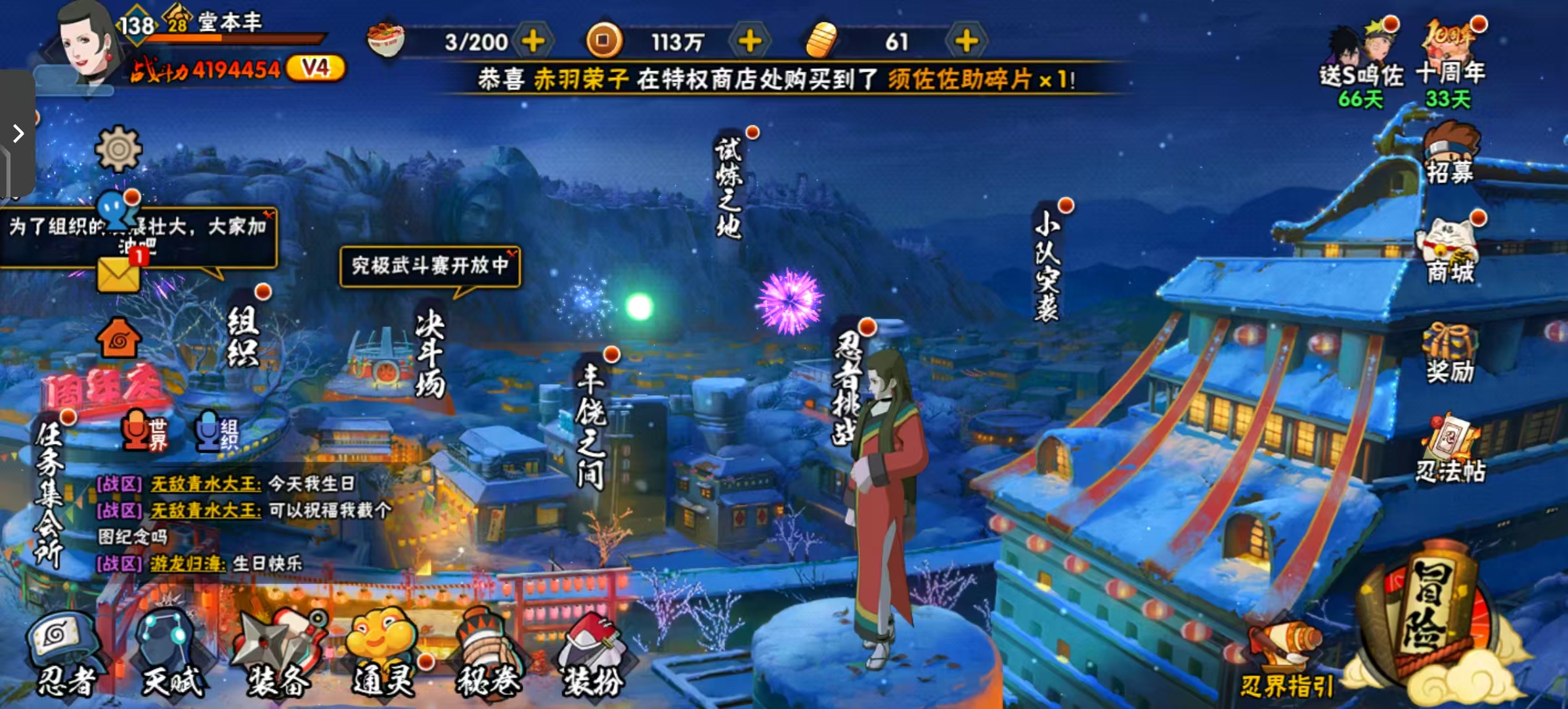Visit the 商城 shop

1450,253
